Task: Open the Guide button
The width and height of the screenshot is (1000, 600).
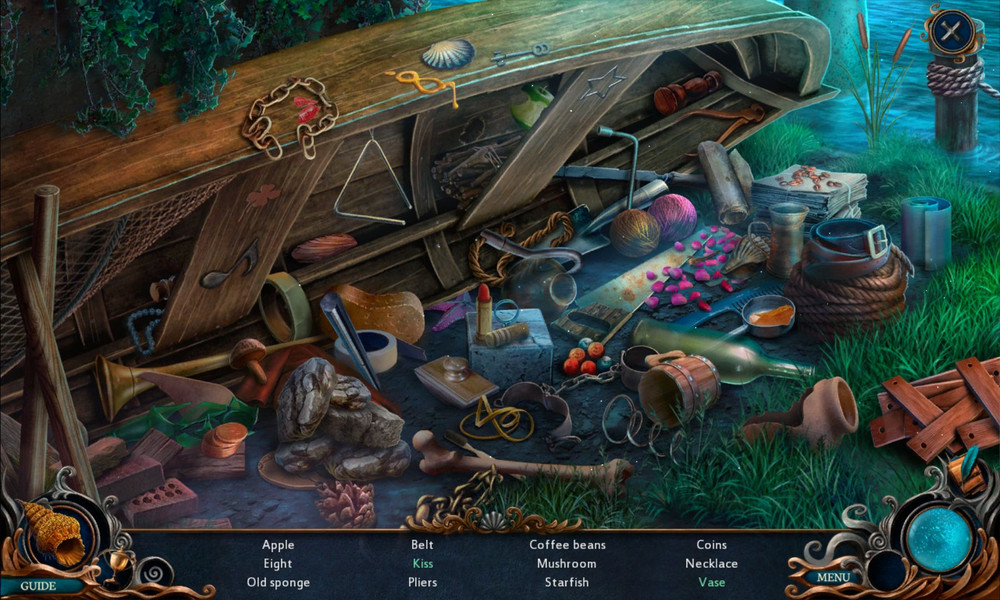Action: pyautogui.click(x=38, y=586)
